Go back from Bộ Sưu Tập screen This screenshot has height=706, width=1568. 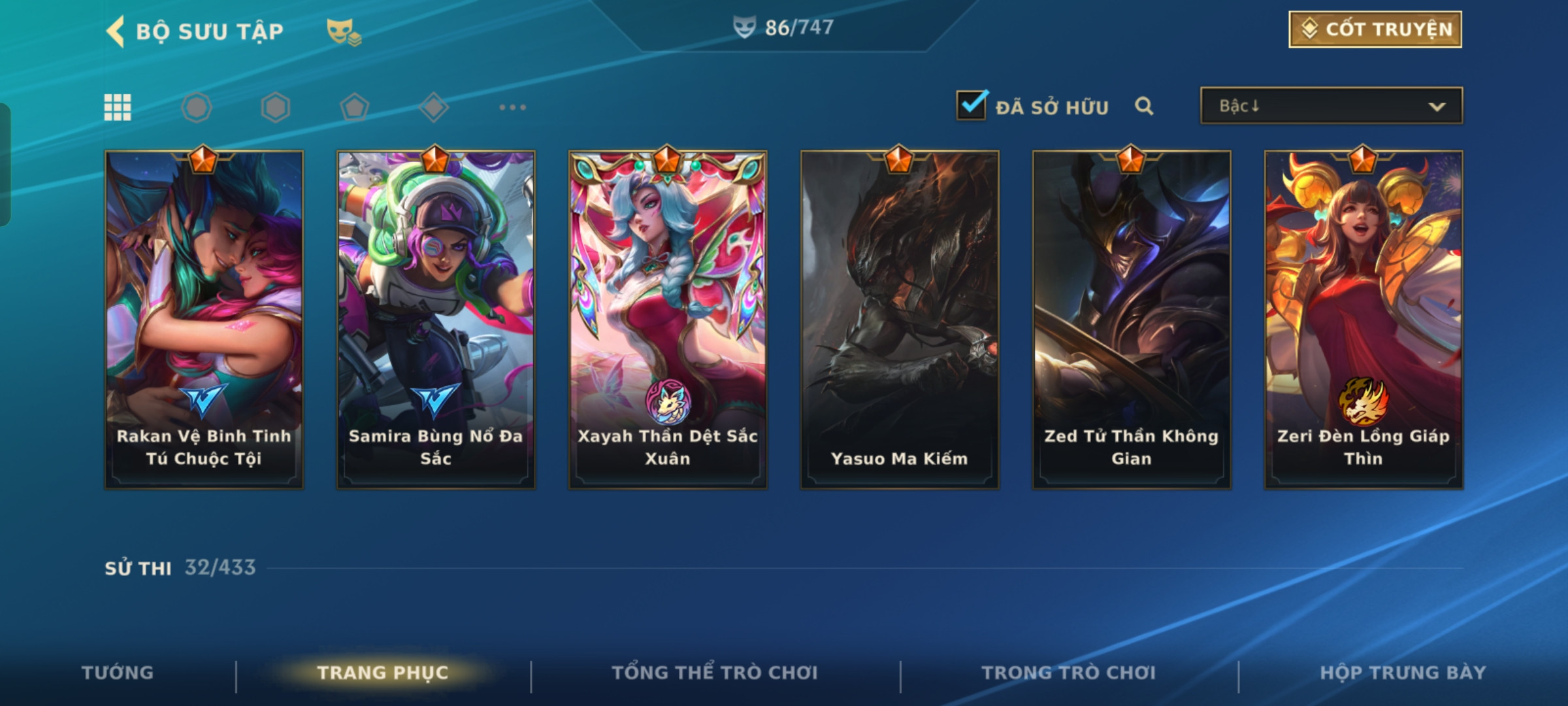[x=116, y=31]
